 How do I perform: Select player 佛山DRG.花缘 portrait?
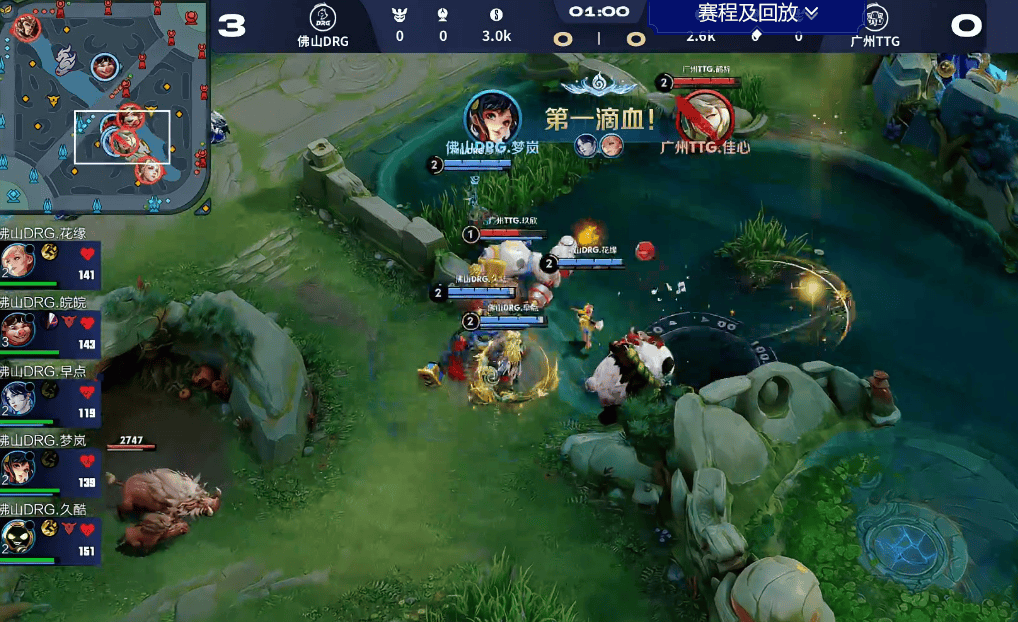pos(18,261)
